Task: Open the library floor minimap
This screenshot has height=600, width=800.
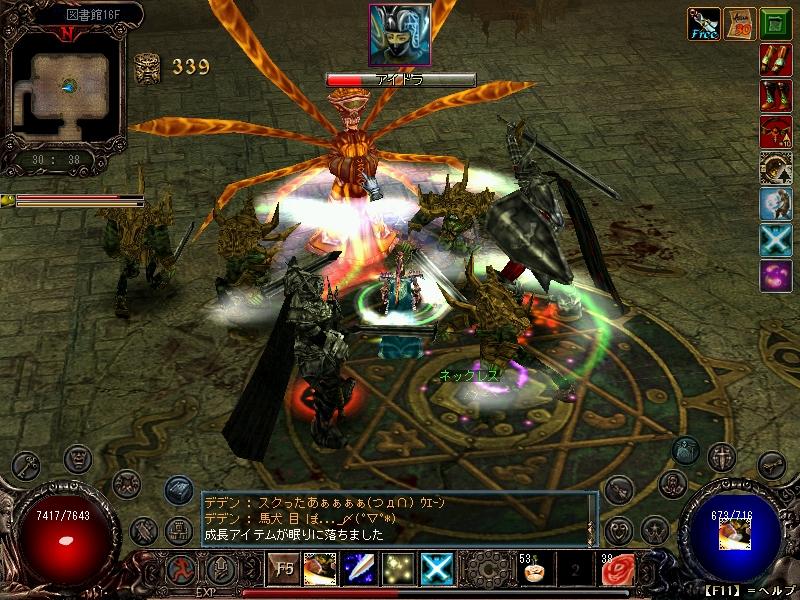Action: (65, 87)
